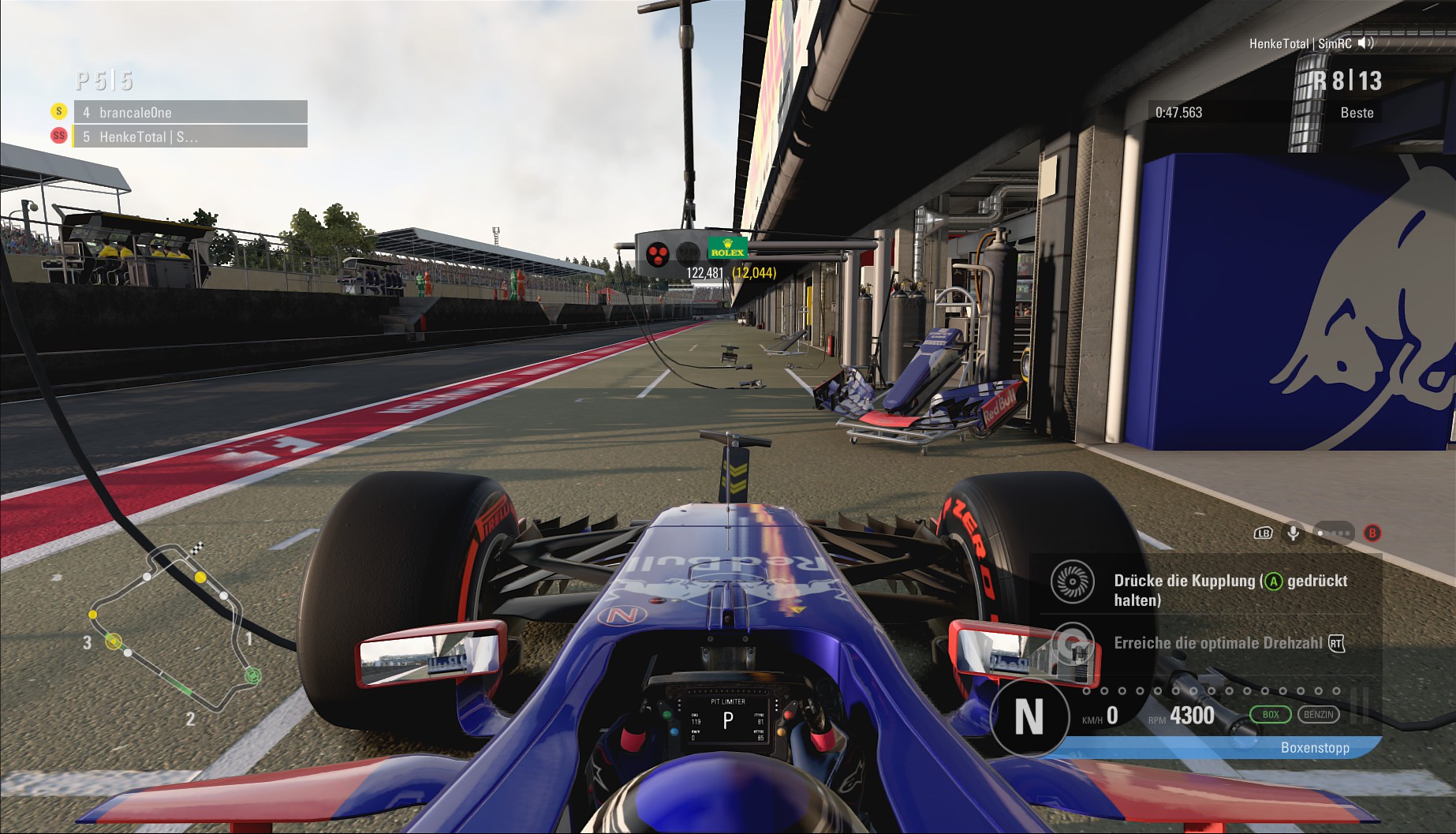Select the HenkeTotal row in standings

tap(190, 137)
